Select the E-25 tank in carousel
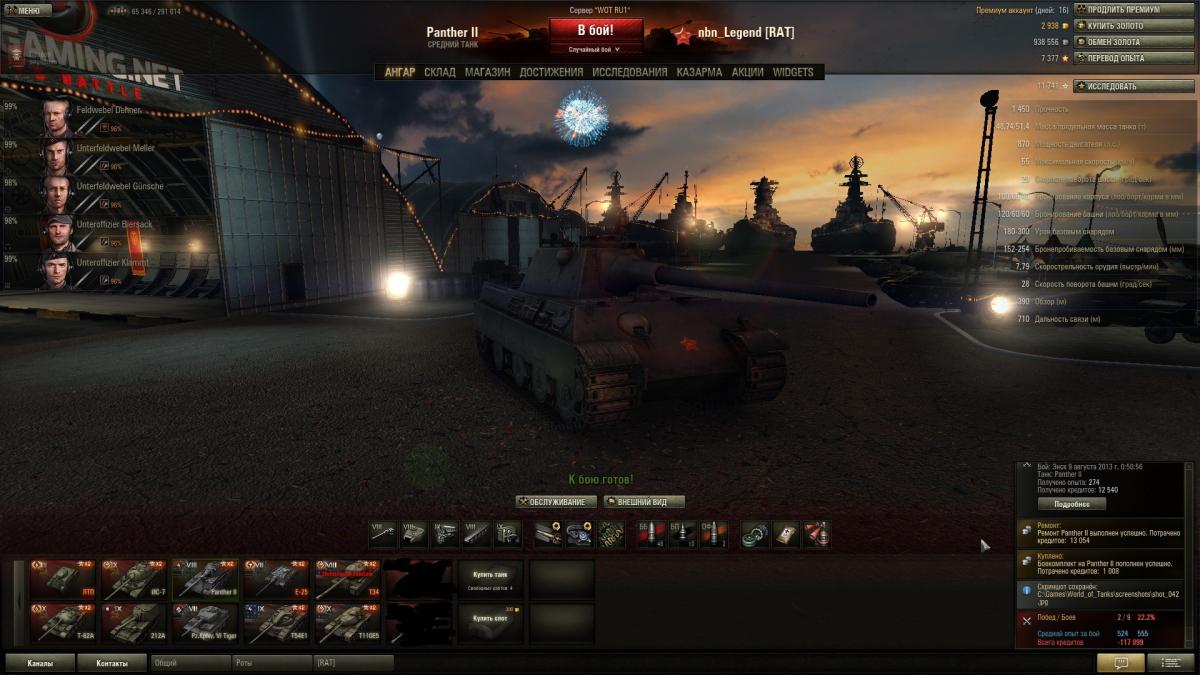Image resolution: width=1200 pixels, height=675 pixels. click(x=276, y=580)
